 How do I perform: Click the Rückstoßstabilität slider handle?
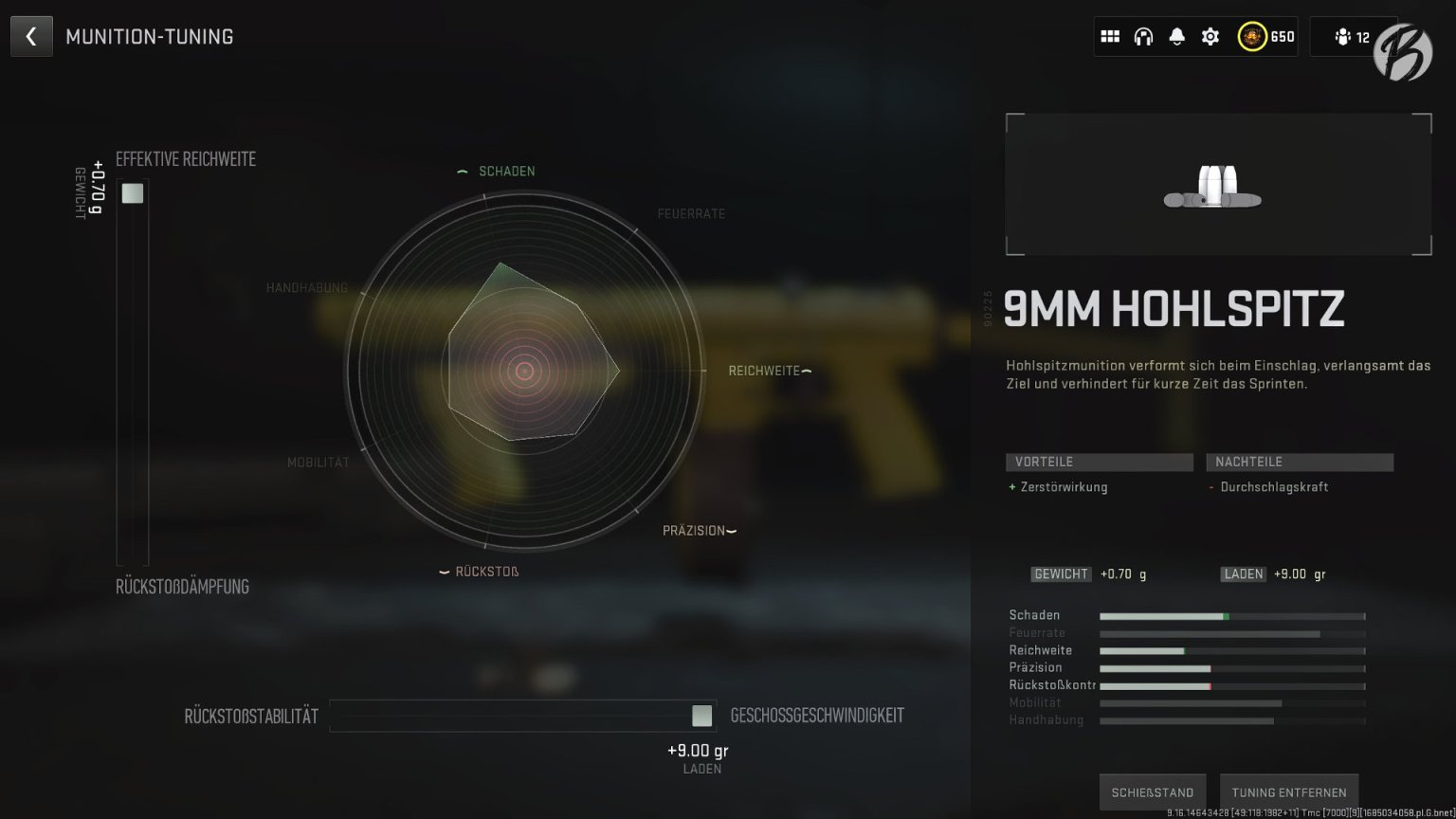coord(701,716)
